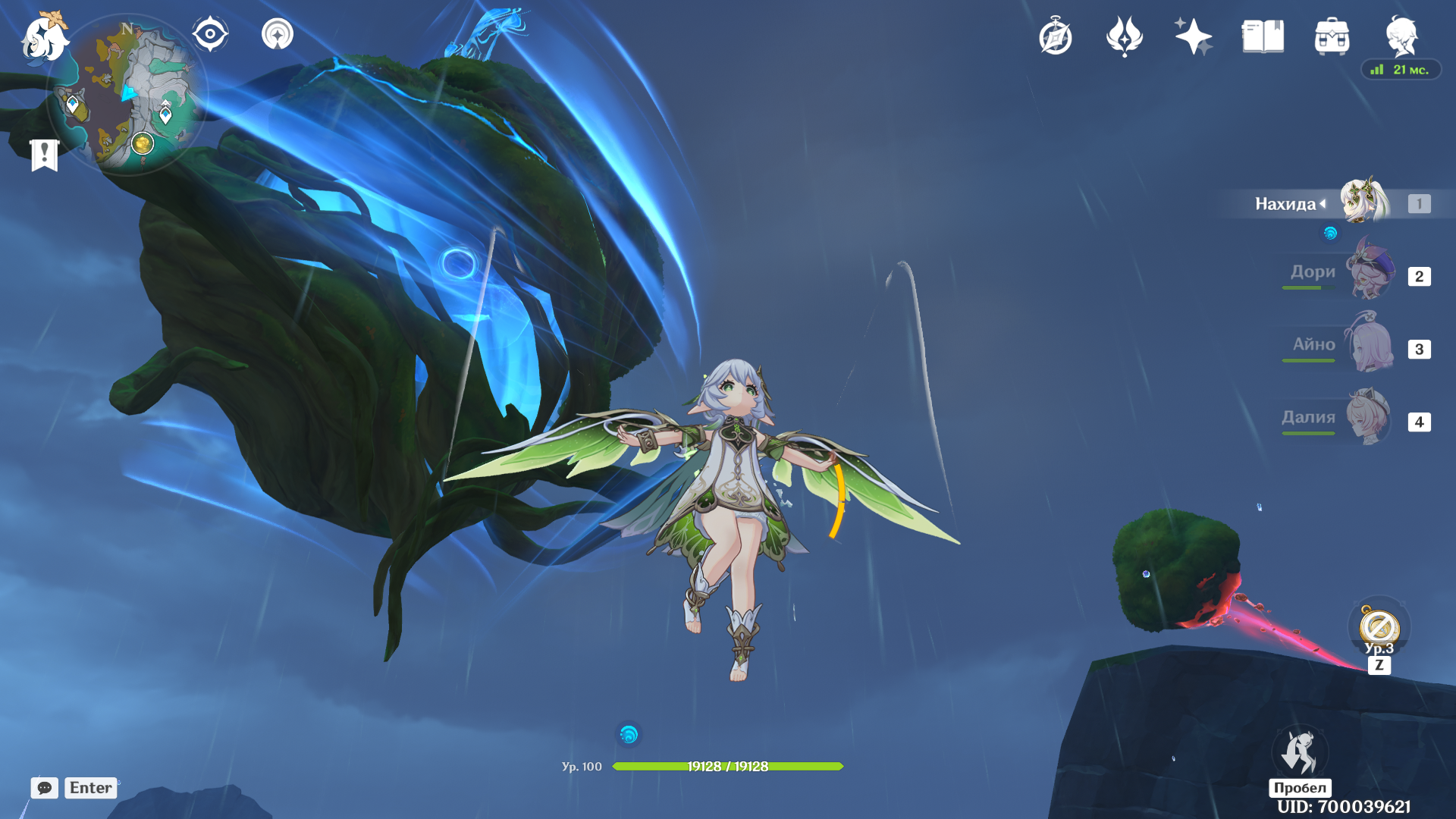1456x819 pixels.
Task: Select the active character Нахида
Action: tap(1363, 202)
